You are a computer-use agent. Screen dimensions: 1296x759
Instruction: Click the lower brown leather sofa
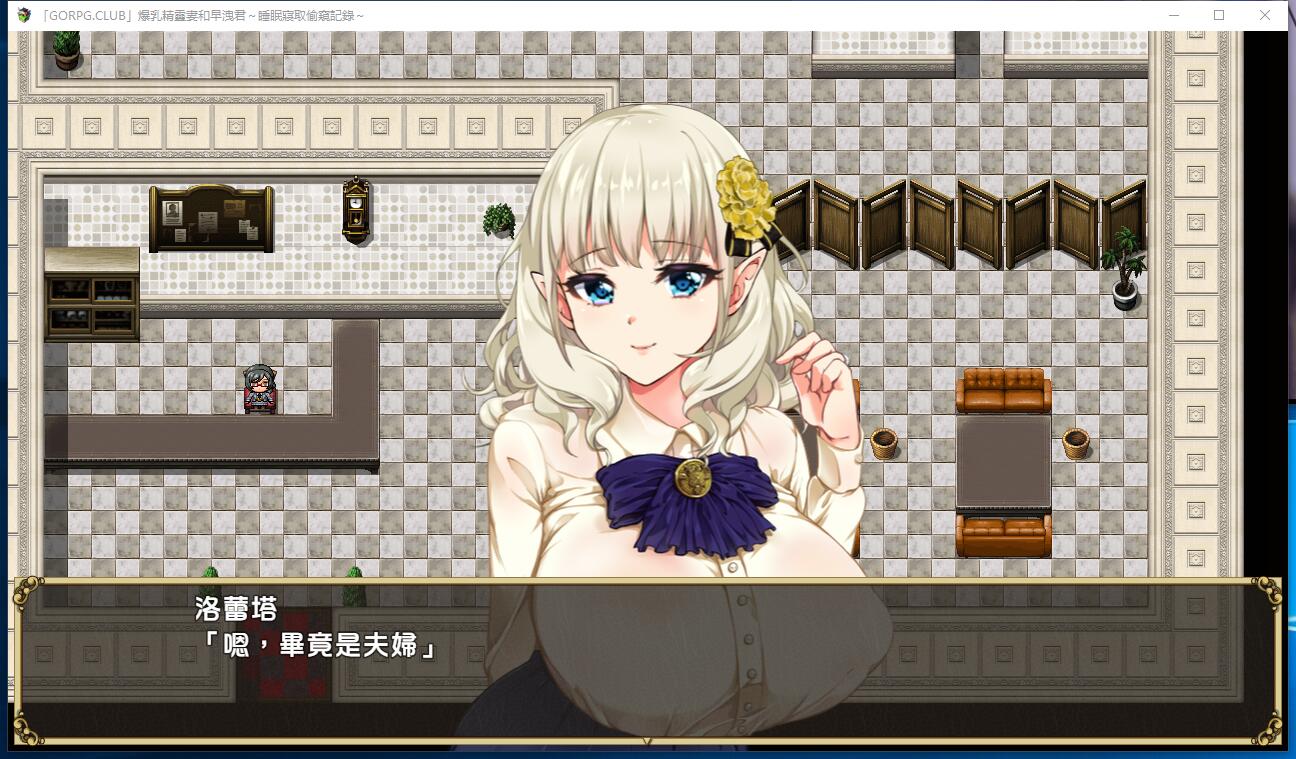tap(1005, 533)
